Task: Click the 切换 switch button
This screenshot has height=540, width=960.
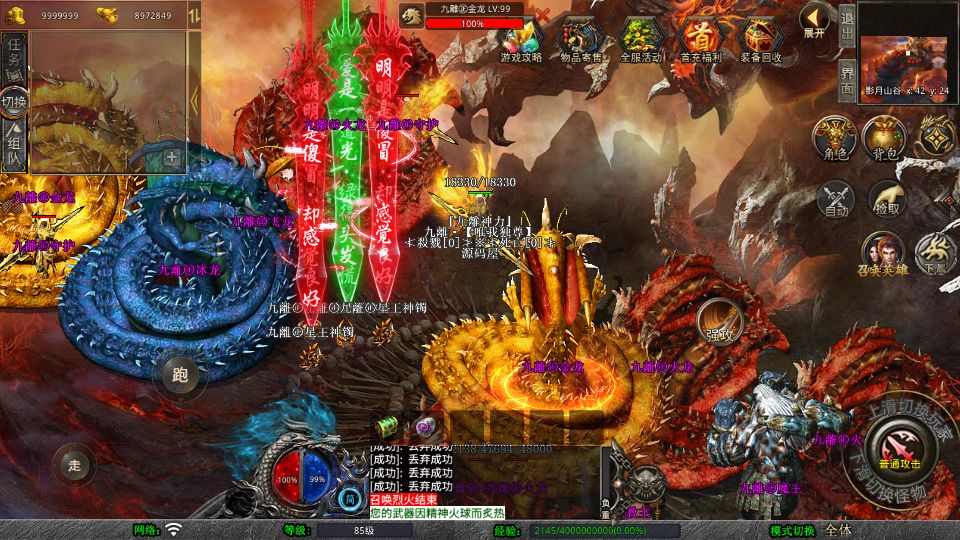Action: point(14,100)
